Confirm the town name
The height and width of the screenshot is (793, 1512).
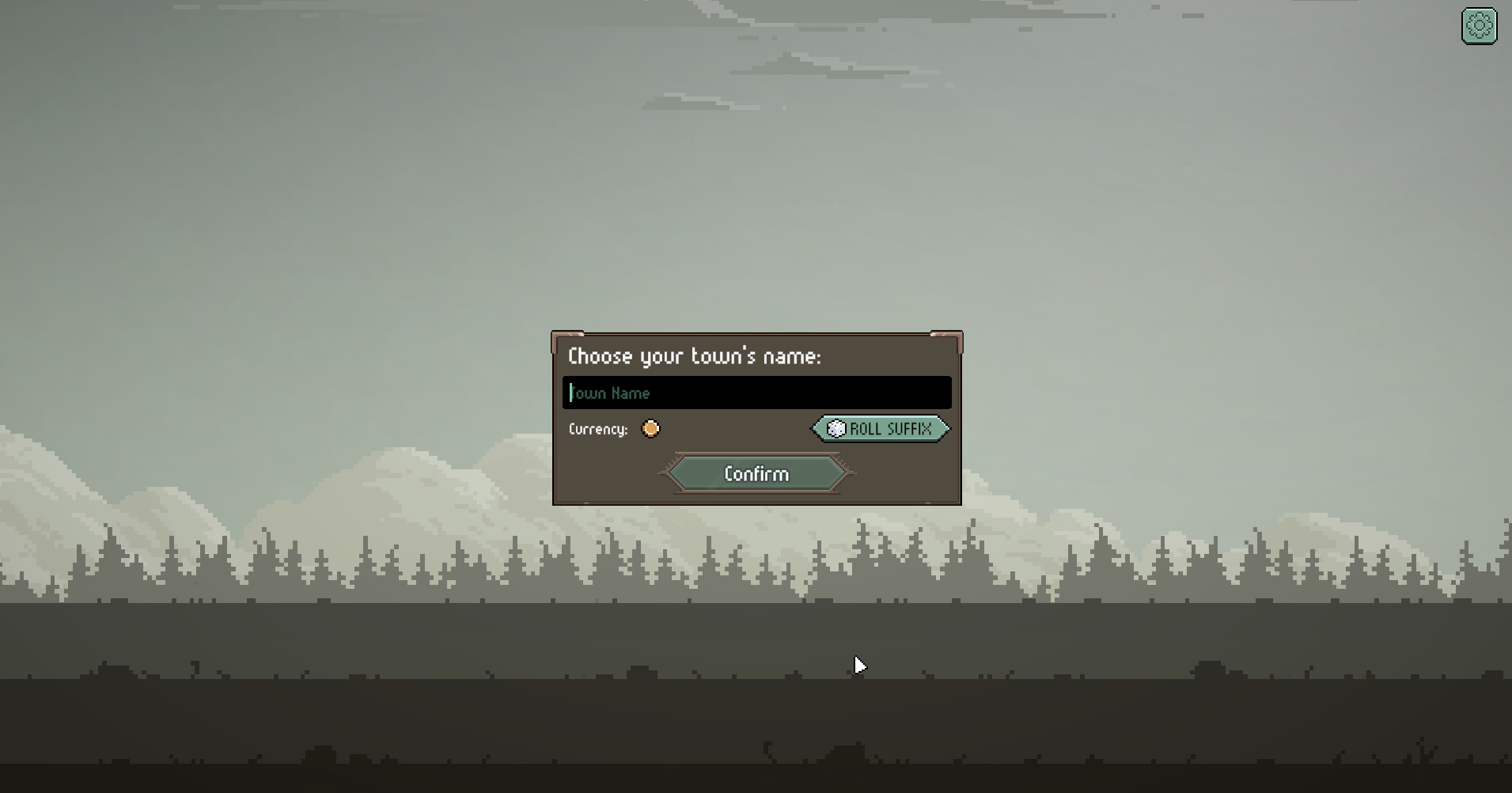click(x=756, y=473)
